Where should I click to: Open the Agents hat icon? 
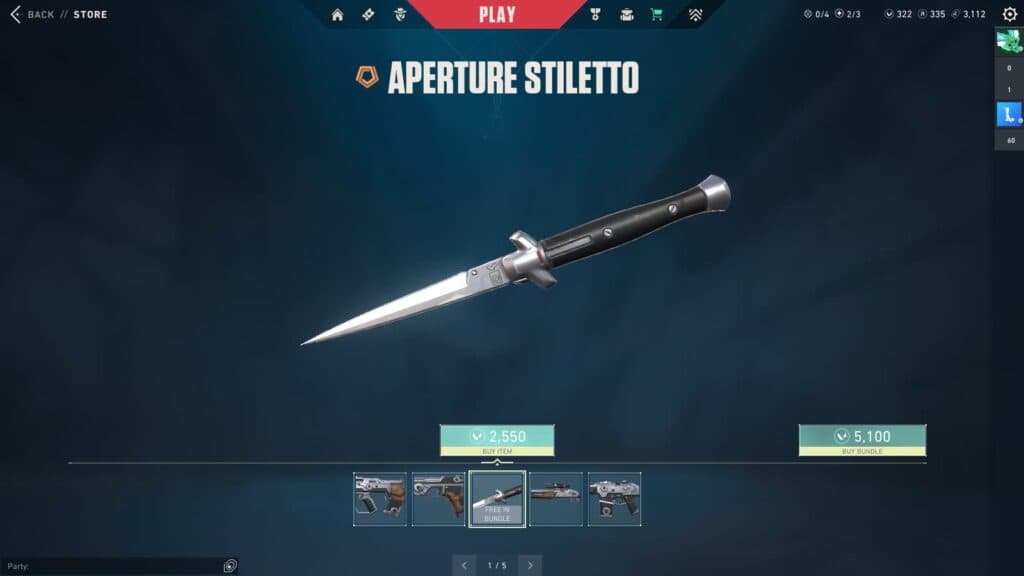[400, 14]
